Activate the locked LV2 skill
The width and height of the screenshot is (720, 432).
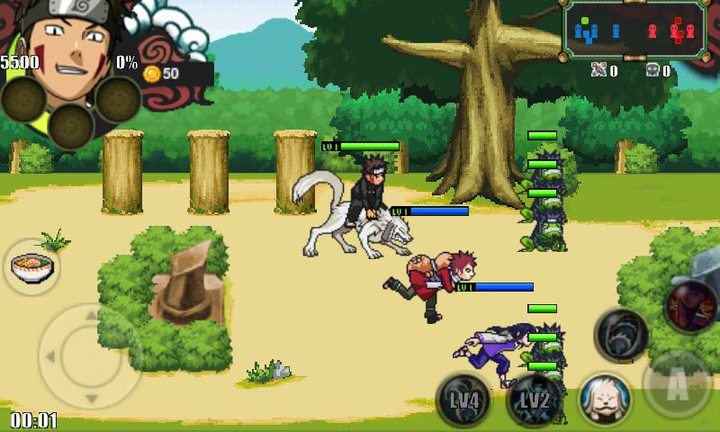tap(532, 399)
